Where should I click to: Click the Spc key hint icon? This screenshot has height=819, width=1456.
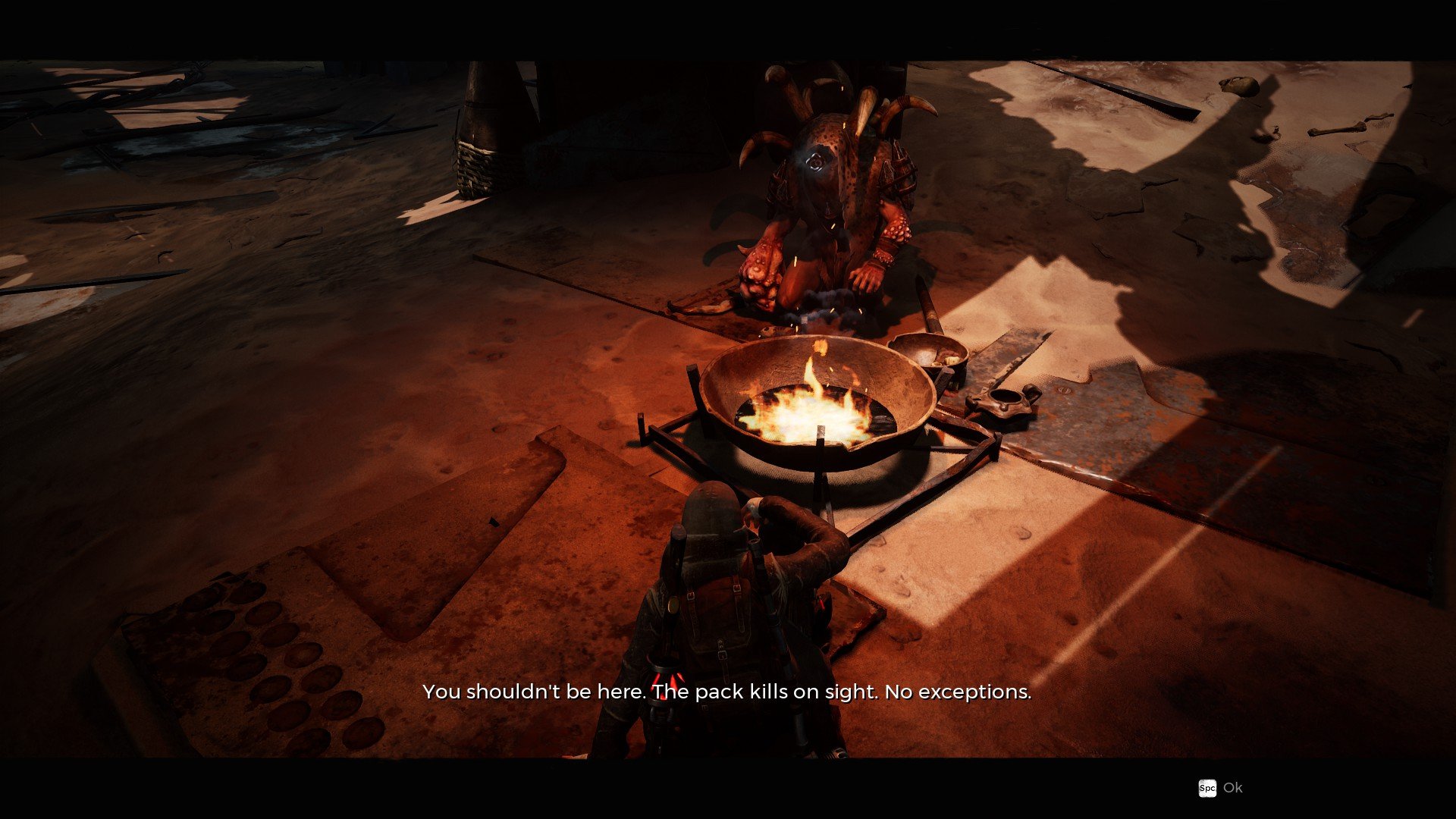[x=1209, y=789]
